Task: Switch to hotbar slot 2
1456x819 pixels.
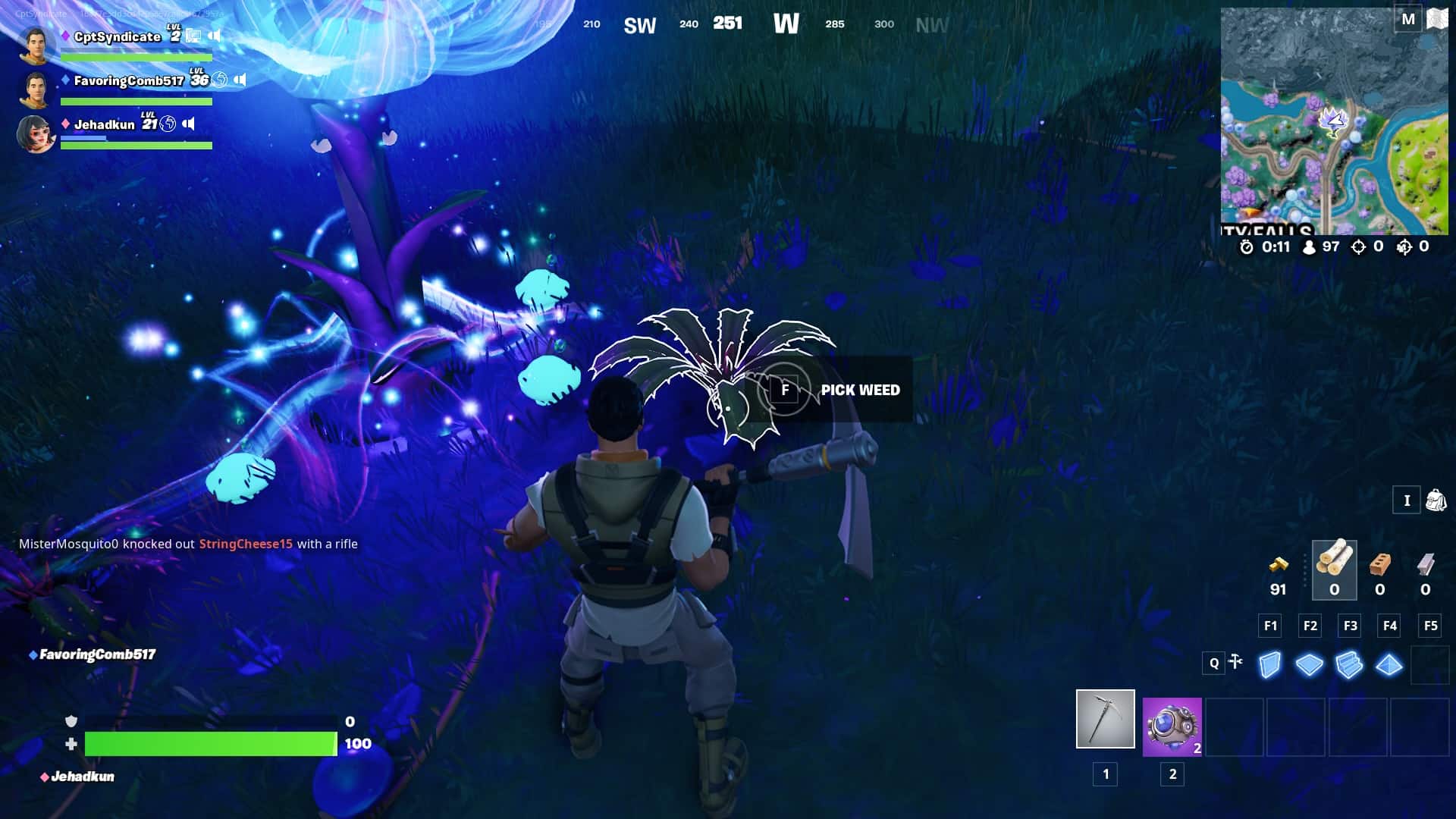Action: (x=1172, y=728)
